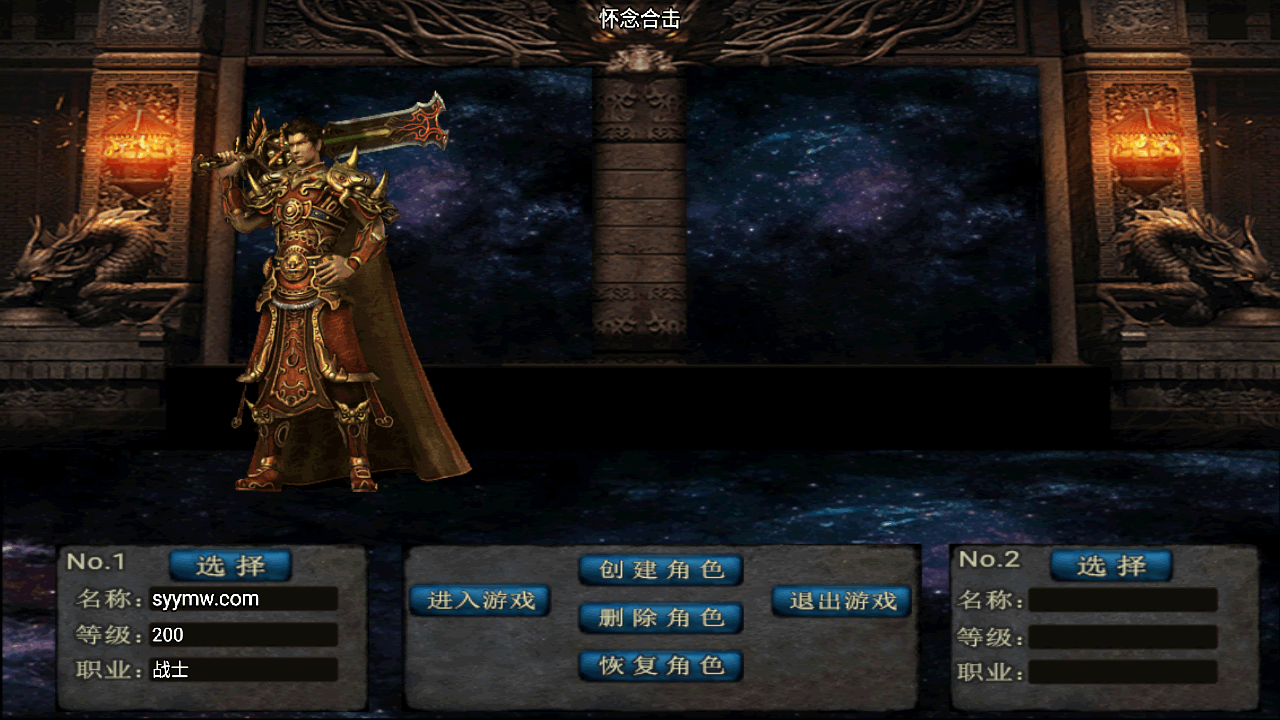The height and width of the screenshot is (720, 1280).
Task: Select the warrior character holding a greatsword
Action: tap(320, 320)
